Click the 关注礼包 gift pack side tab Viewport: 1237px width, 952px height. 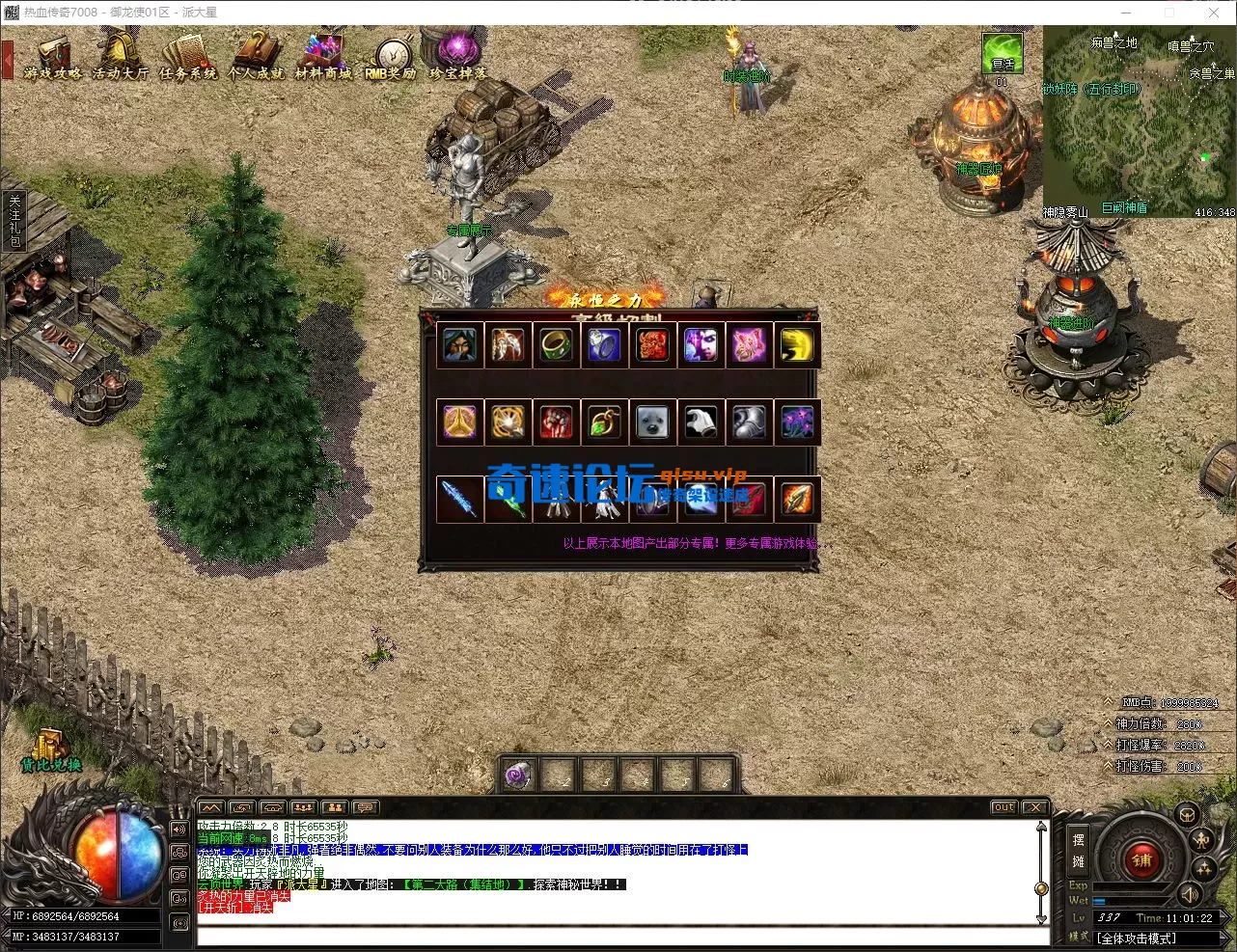(14, 222)
